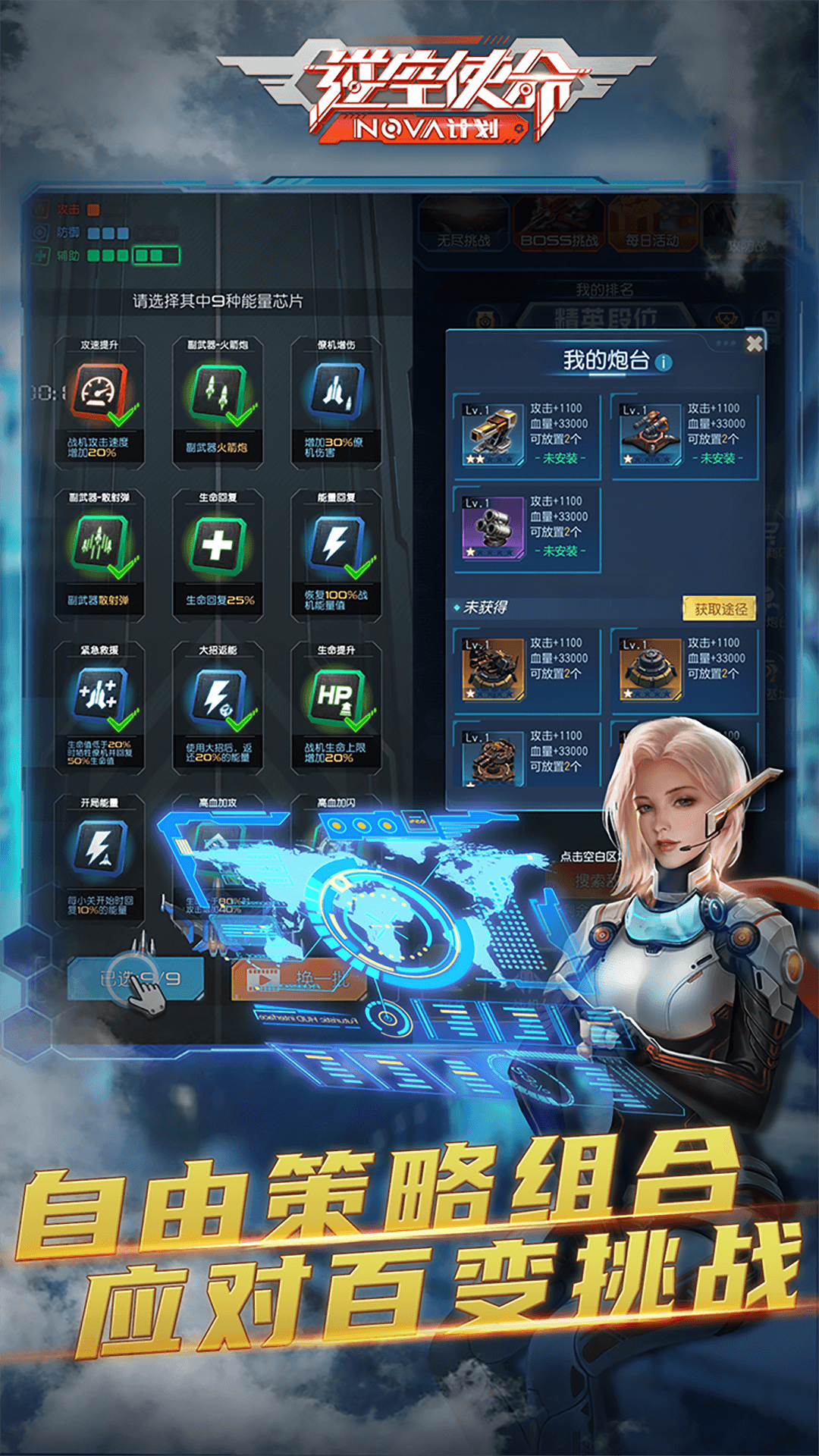Pick the 紧急救援 emergency rescue chip

coord(99,698)
